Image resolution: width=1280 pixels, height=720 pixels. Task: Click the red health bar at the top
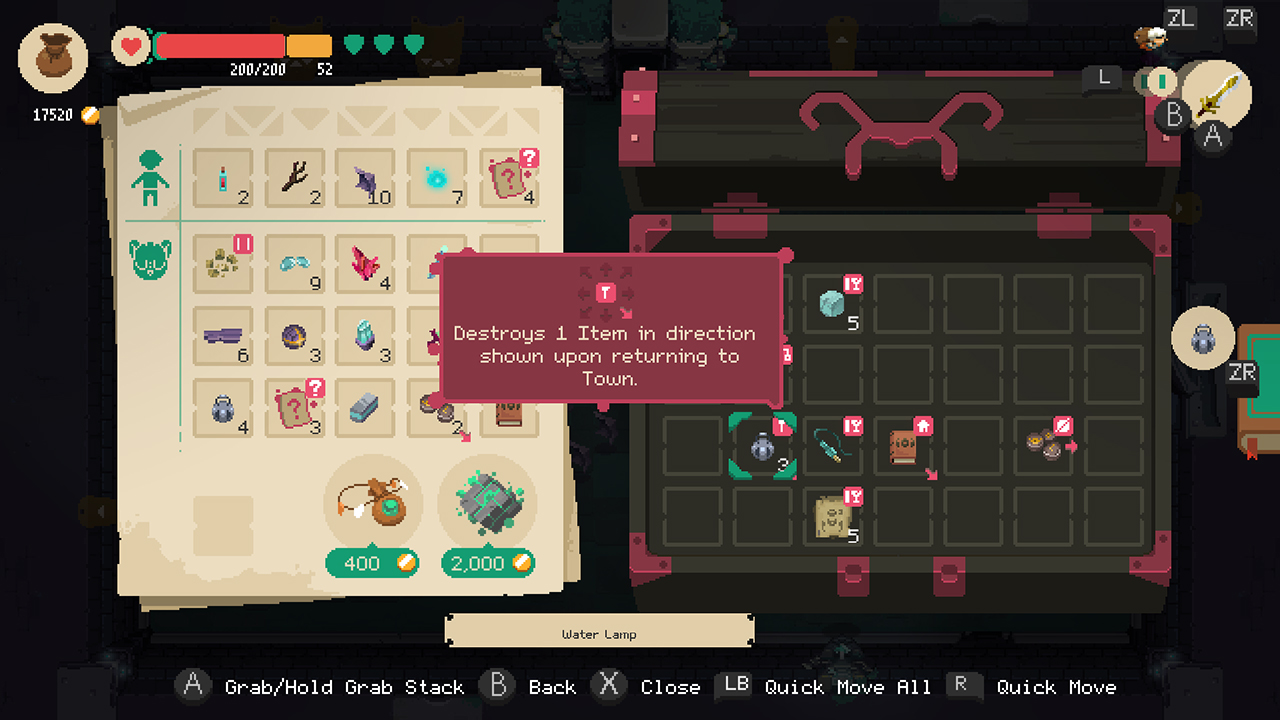(220, 45)
